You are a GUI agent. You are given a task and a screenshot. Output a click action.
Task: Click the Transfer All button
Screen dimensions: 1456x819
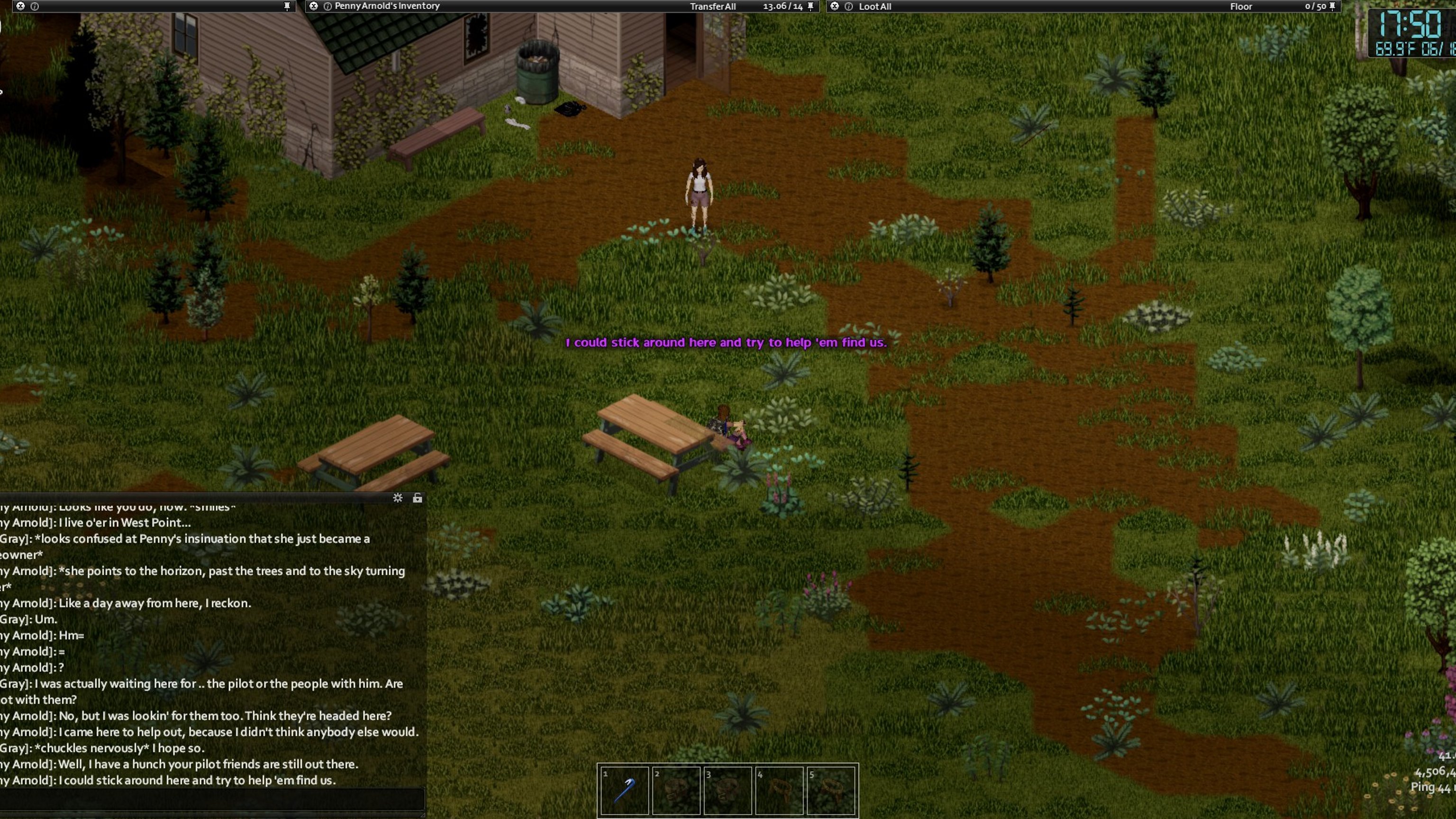click(x=712, y=6)
